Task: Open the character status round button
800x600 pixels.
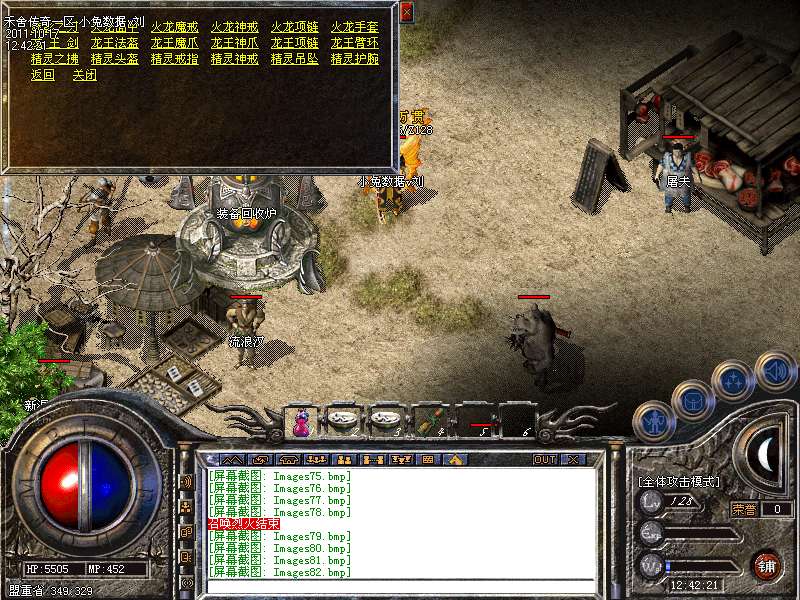Action: [x=653, y=421]
